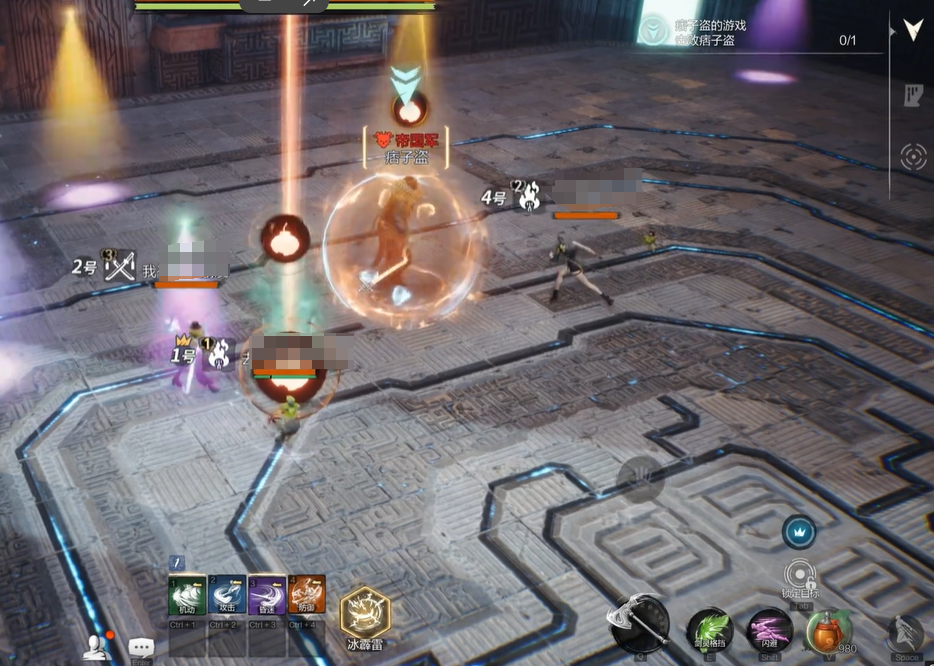Choose the orange 防御 stance slot

pos(307,596)
